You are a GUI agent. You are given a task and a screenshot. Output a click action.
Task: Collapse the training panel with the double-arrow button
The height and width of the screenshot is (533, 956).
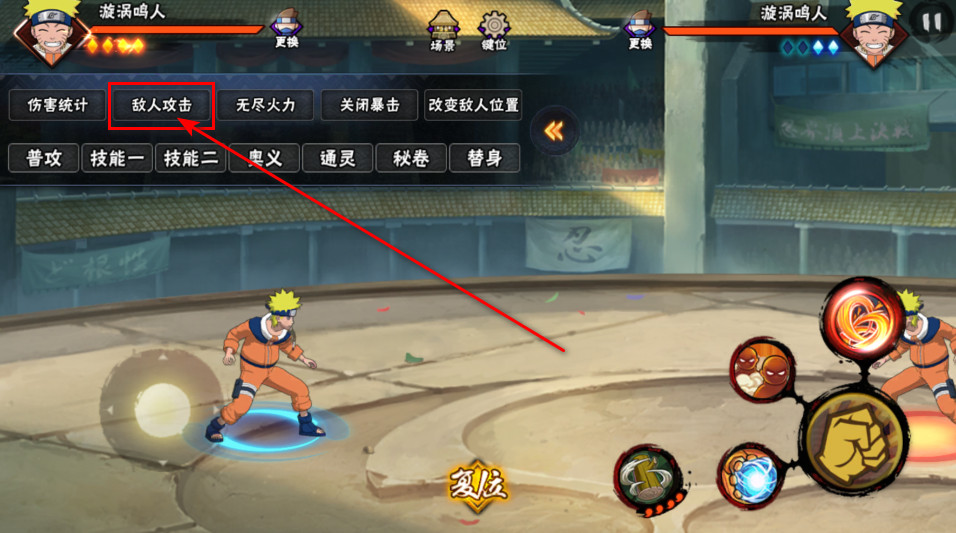coord(553,131)
